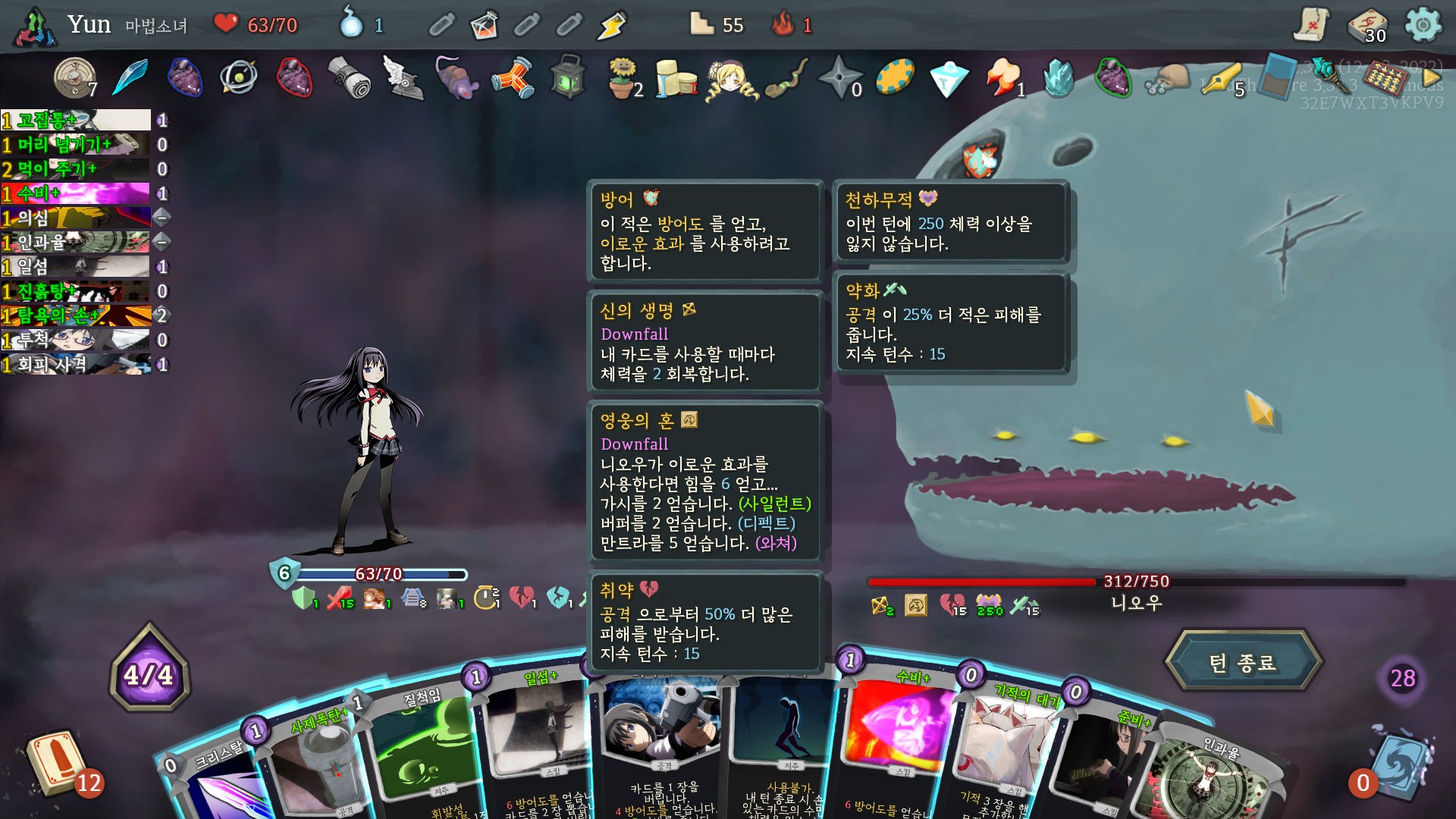Screen dimensions: 1456x819
Task: Click the sunflower relic
Action: tap(622, 77)
